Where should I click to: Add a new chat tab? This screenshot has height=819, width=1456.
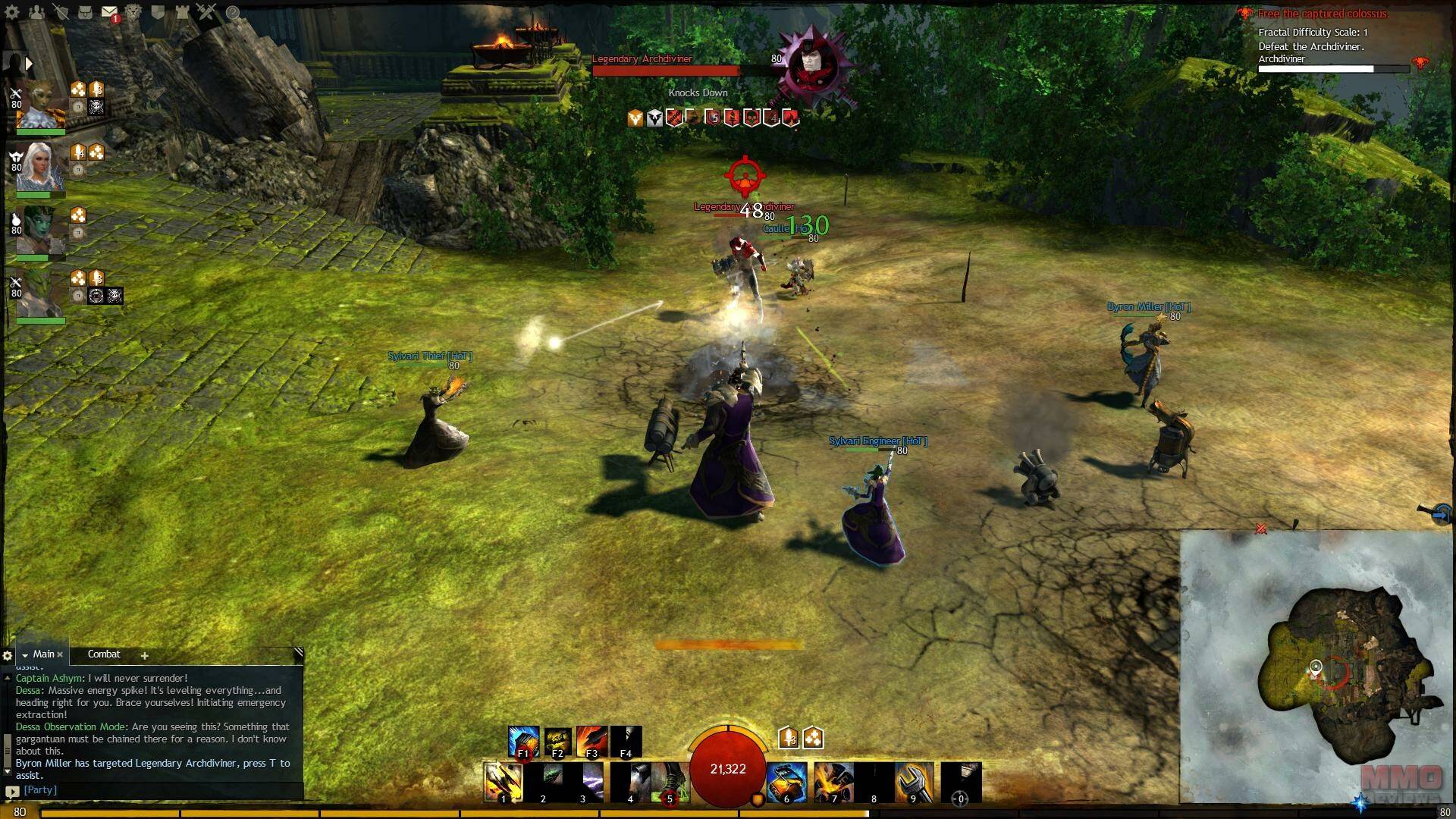[x=144, y=655]
